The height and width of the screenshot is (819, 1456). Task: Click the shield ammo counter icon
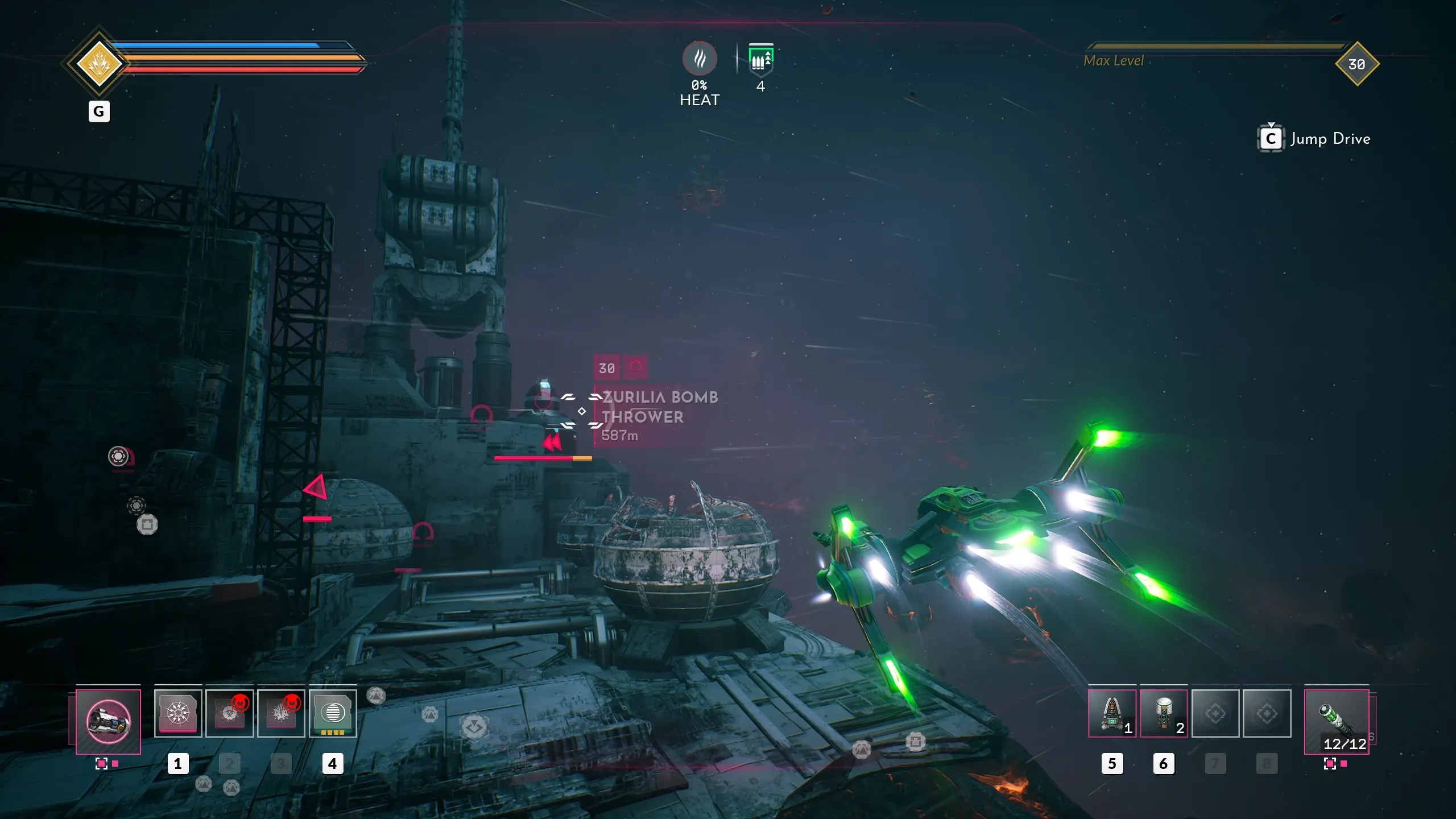[760, 60]
